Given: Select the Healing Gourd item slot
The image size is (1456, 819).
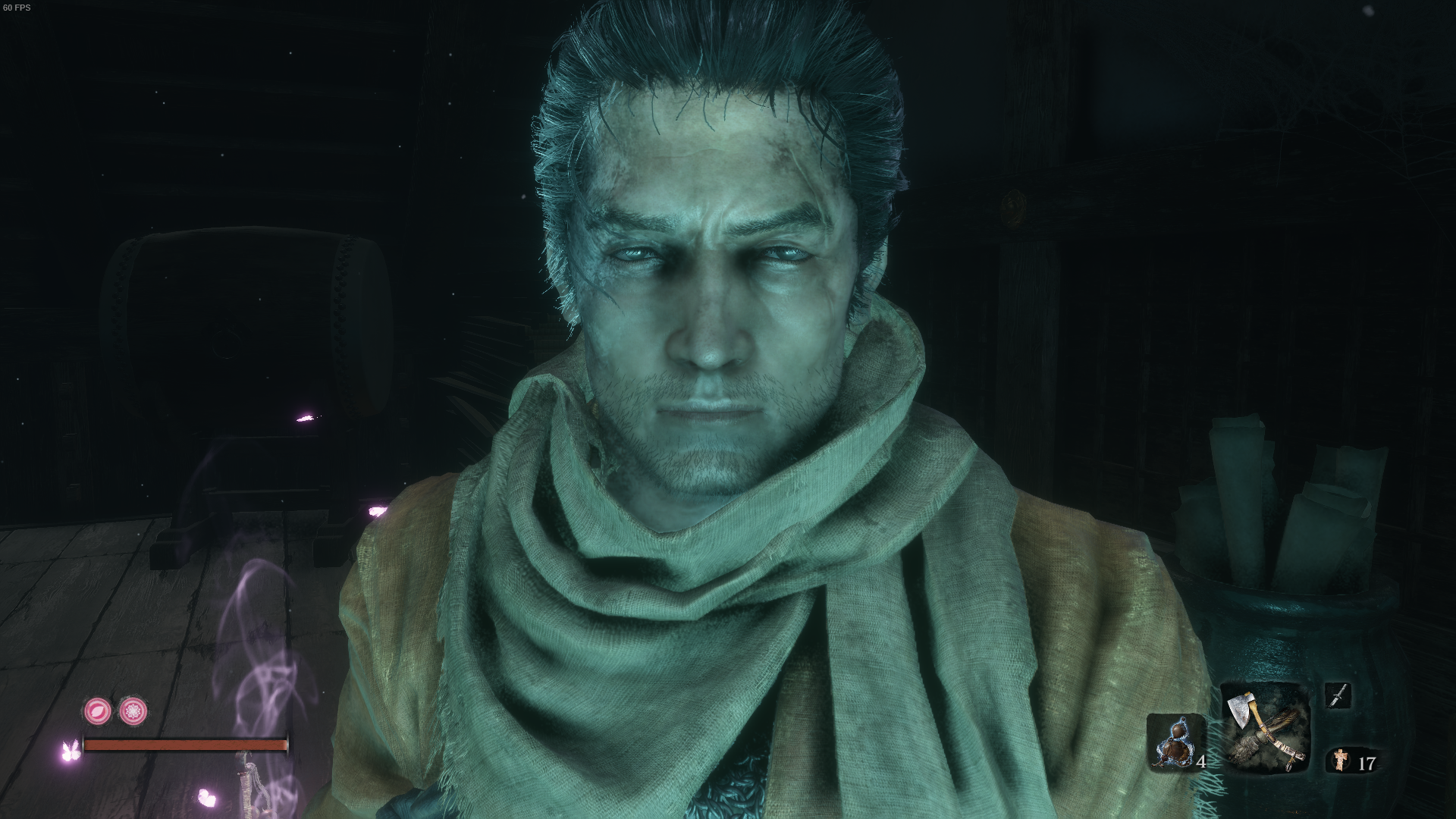Looking at the screenshot, I should tap(1175, 742).
